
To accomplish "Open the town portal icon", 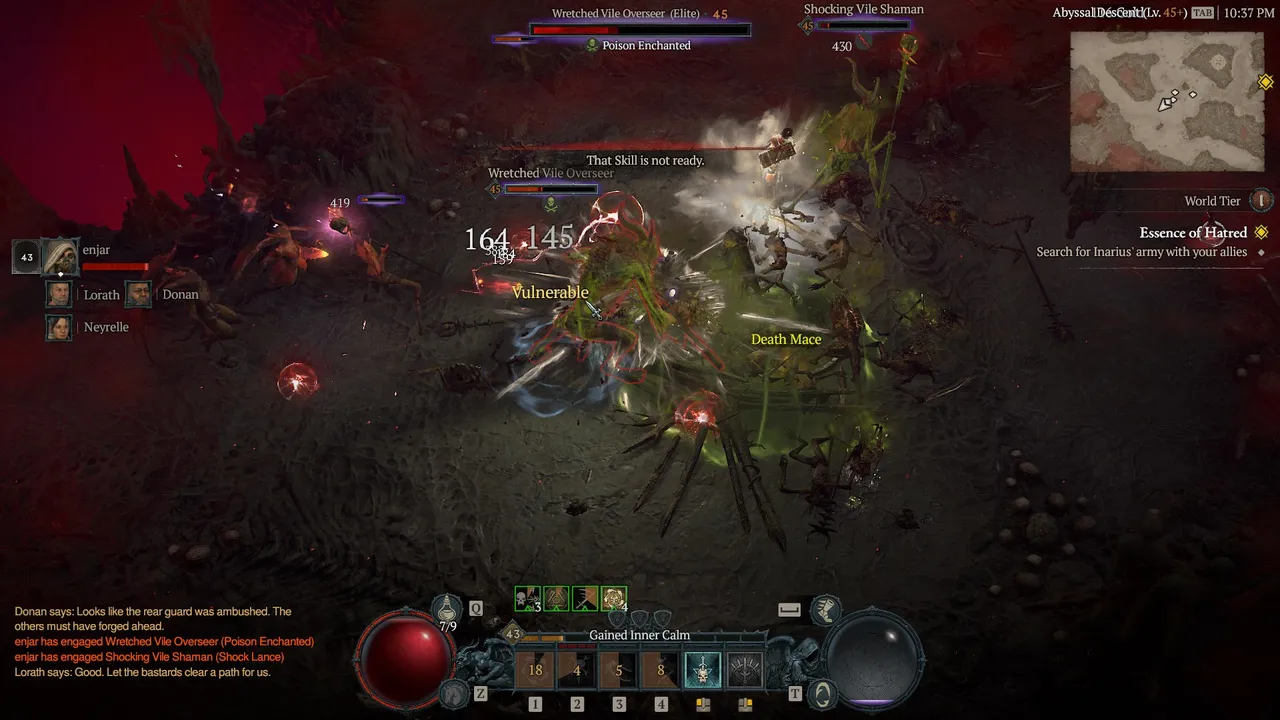I will 822,692.
